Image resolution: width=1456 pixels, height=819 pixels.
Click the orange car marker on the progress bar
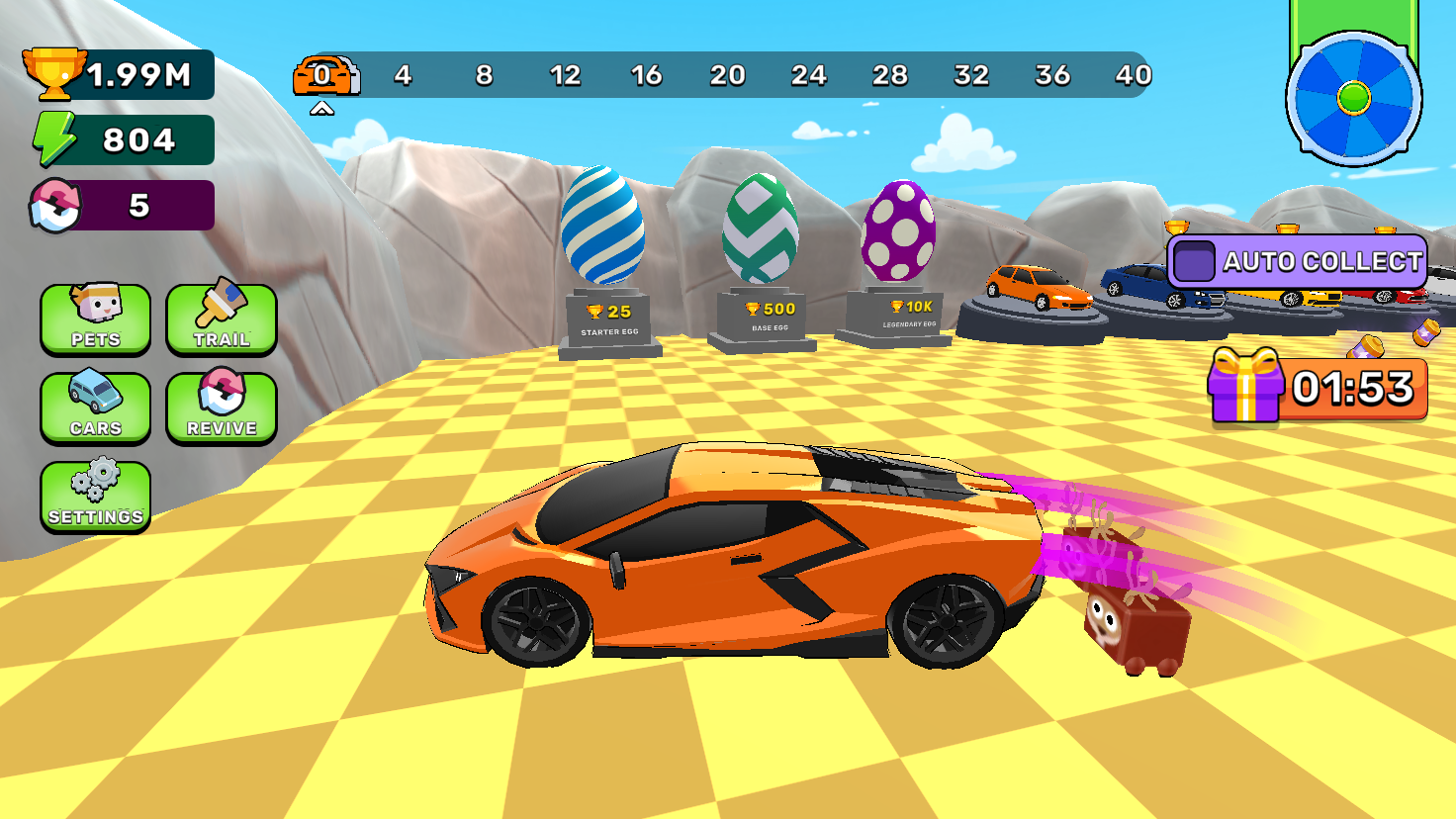pyautogui.click(x=326, y=74)
